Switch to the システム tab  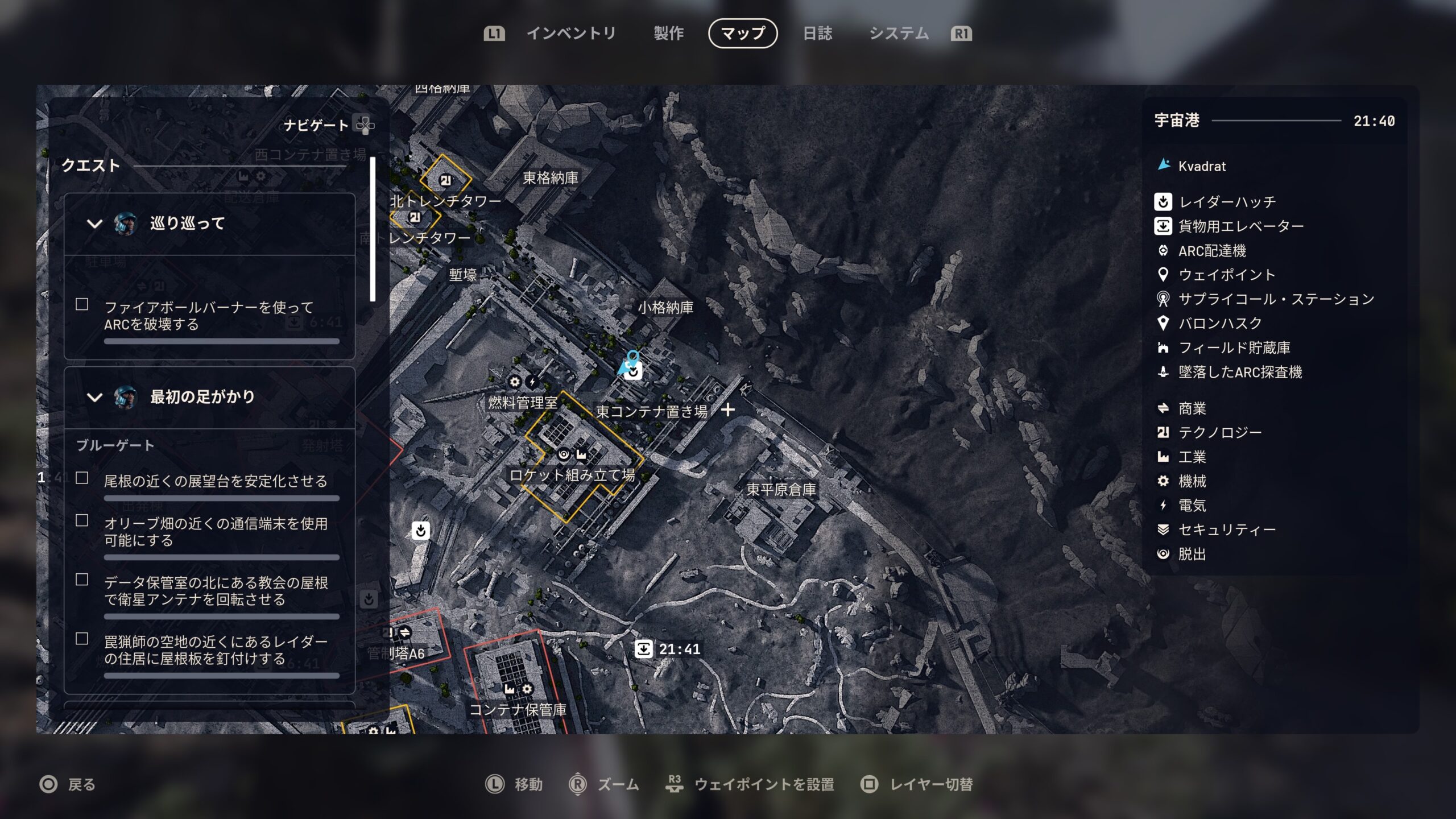coord(899,34)
